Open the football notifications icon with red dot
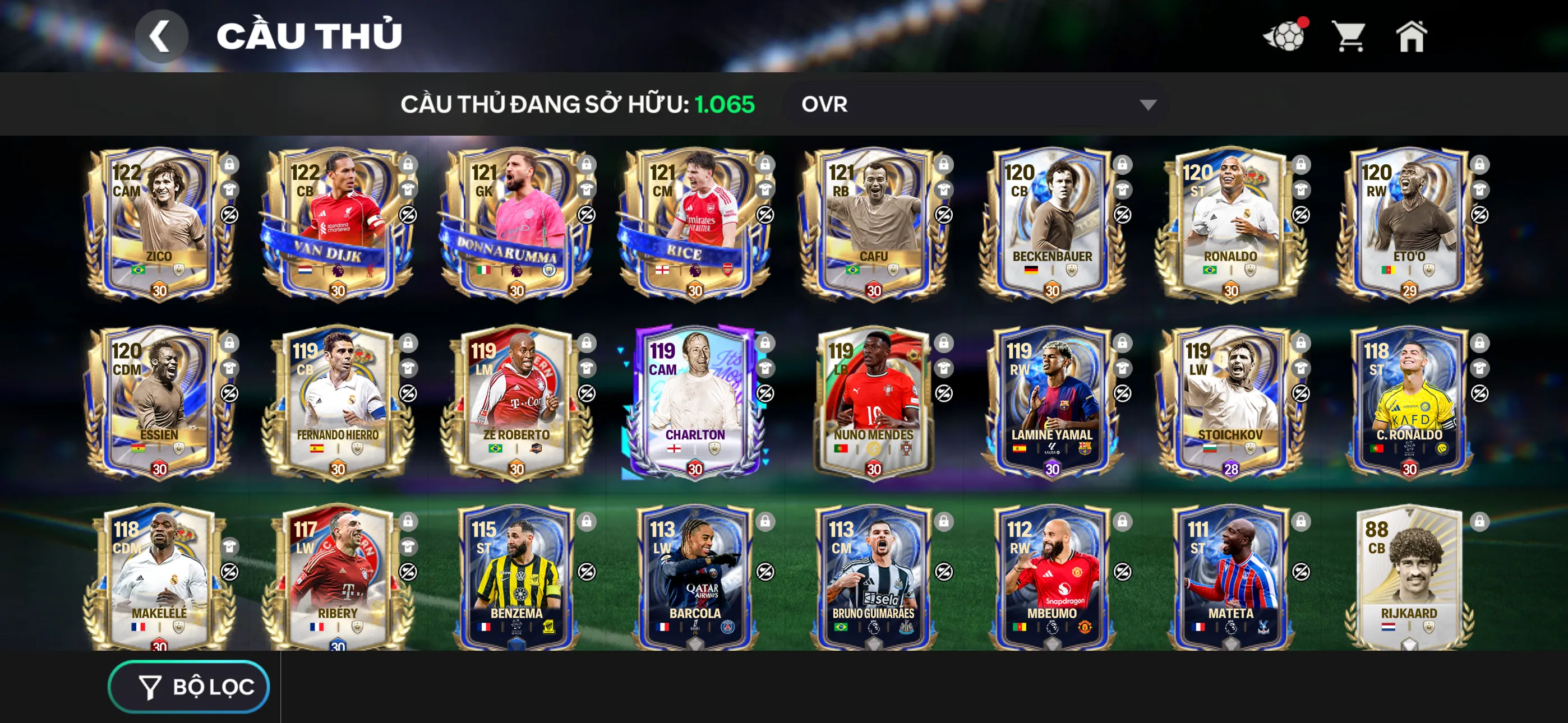1568x723 pixels. click(x=1290, y=38)
